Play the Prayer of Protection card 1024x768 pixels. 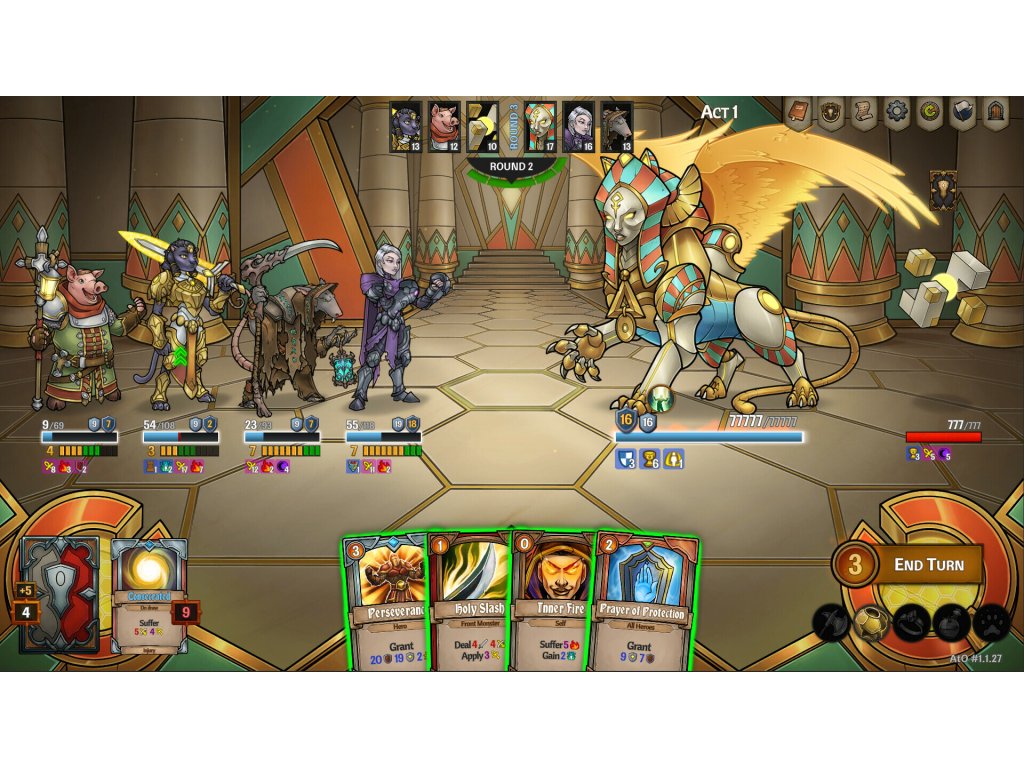click(644, 603)
